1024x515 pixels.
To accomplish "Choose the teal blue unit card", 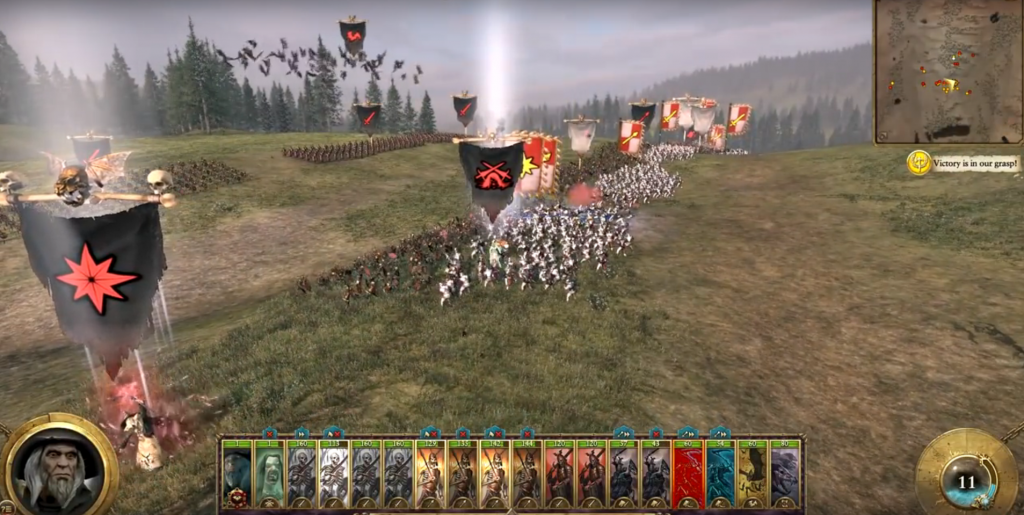I will coord(720,473).
